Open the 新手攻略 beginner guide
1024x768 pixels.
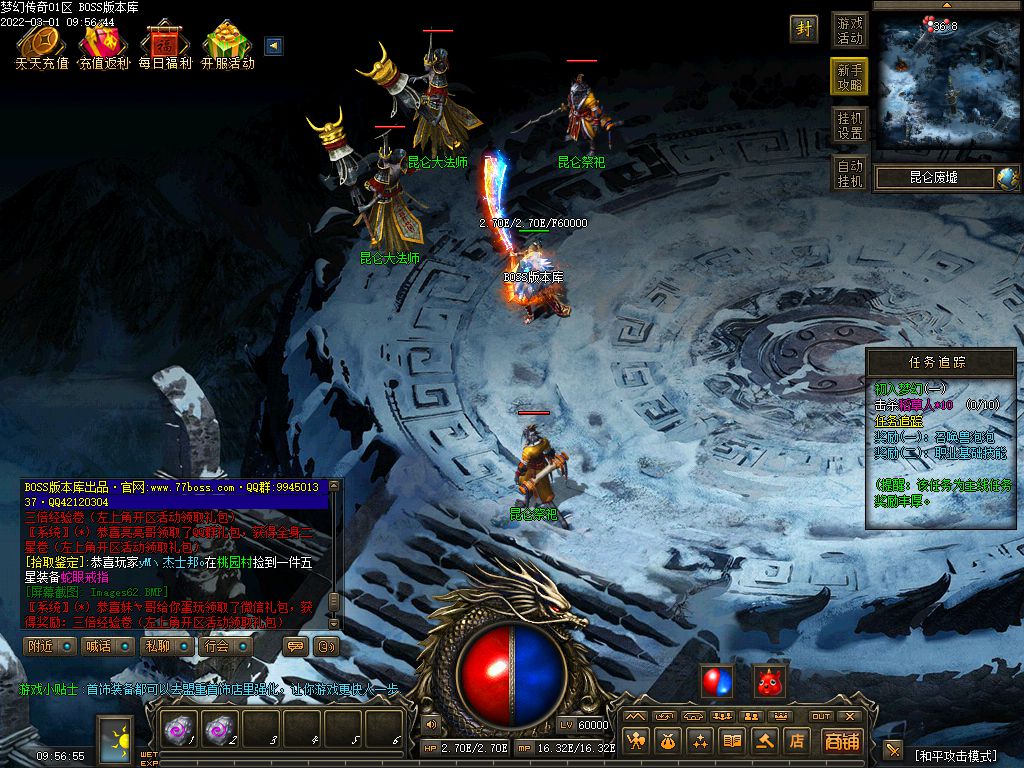point(850,77)
